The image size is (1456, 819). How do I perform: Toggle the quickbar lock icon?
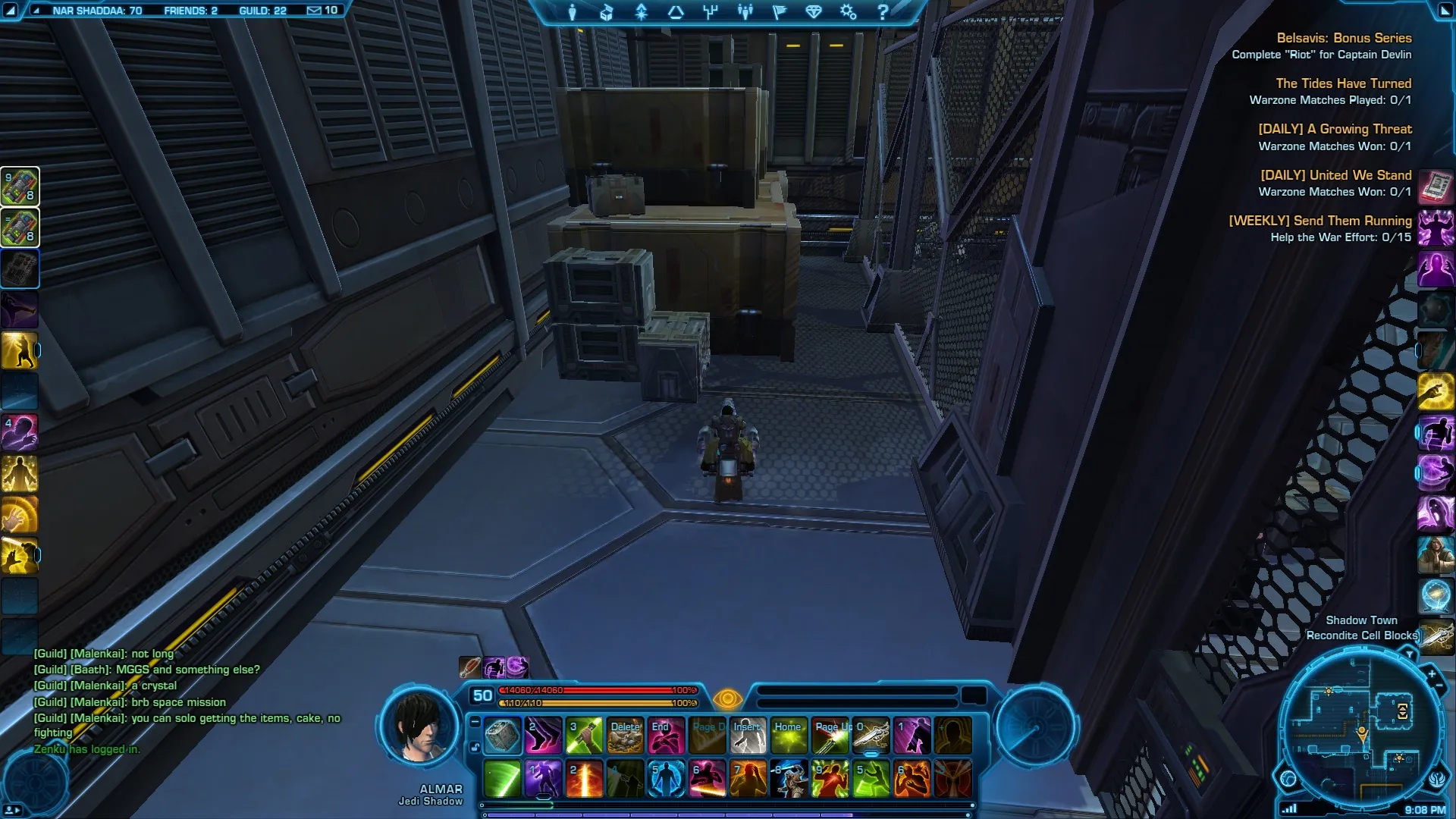pyautogui.click(x=475, y=748)
